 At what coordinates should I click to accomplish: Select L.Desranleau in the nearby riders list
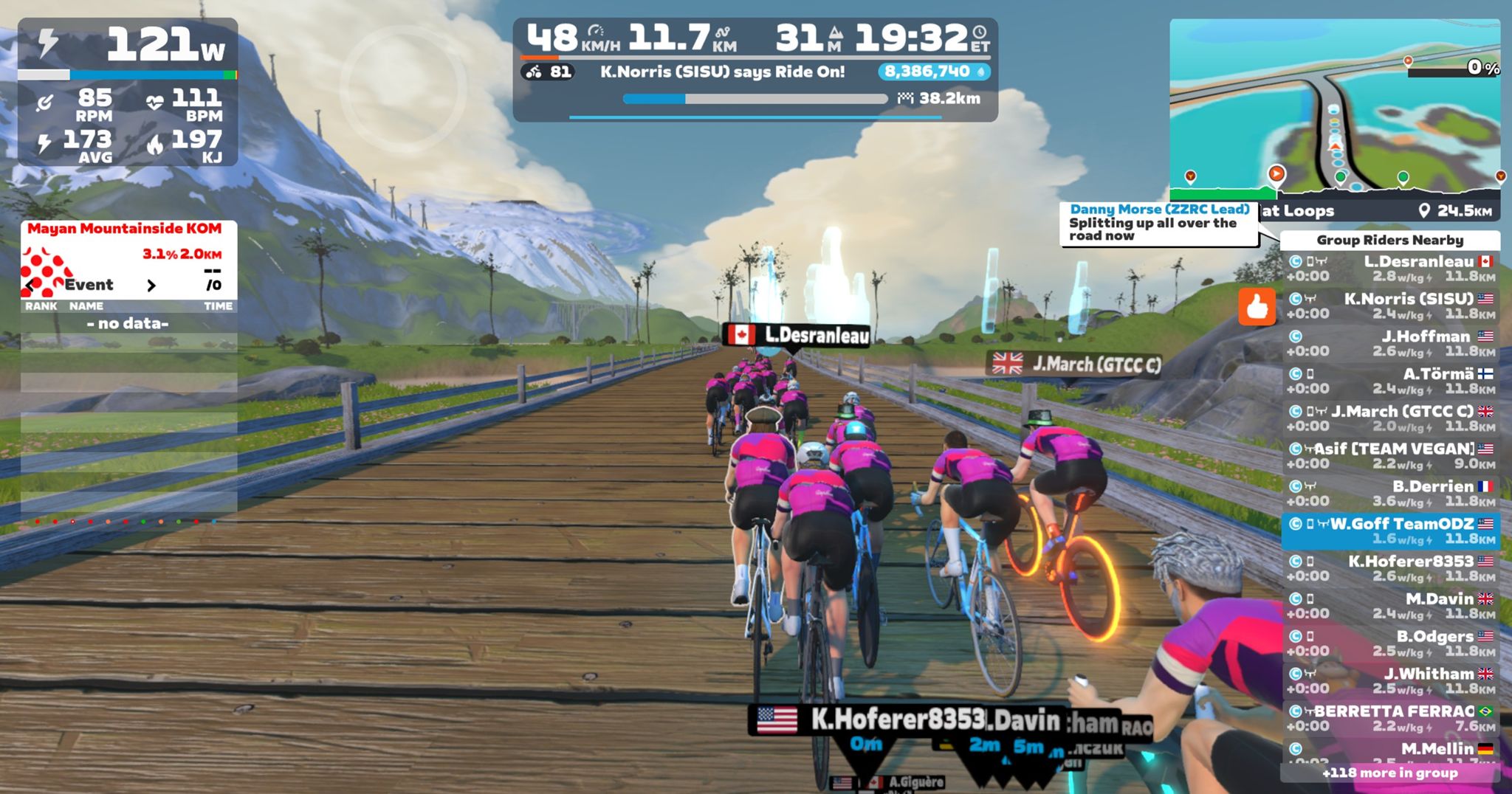coord(1390,269)
